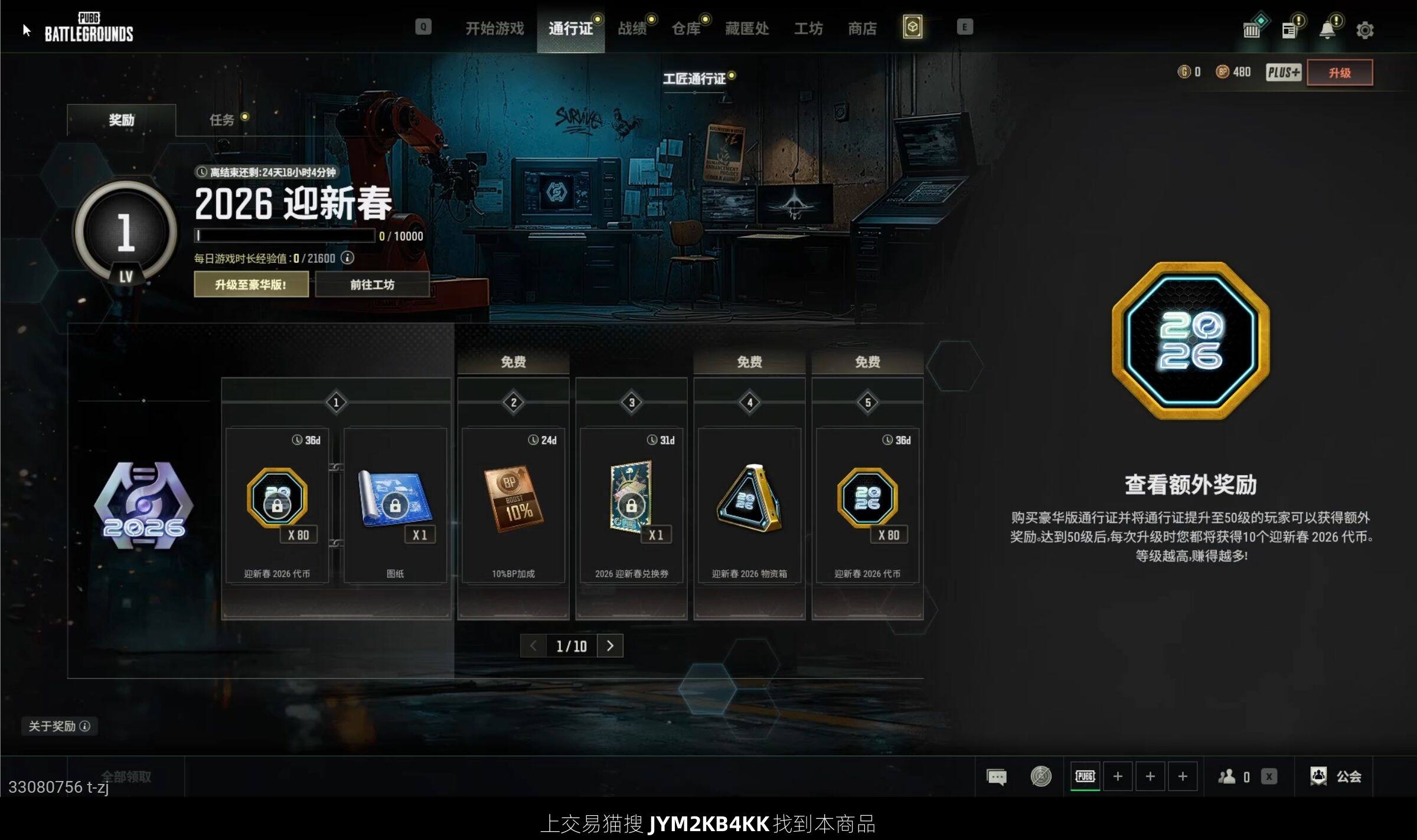Screen dimensions: 1417x840
Task: Switch to the 战绩 menu tab
Action: 632,28
